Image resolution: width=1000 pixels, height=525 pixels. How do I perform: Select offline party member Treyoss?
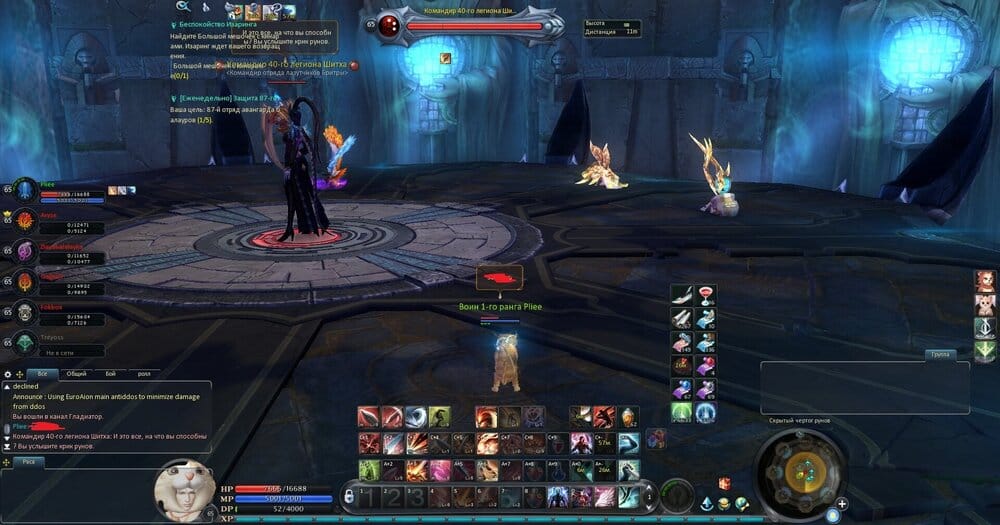[52, 341]
